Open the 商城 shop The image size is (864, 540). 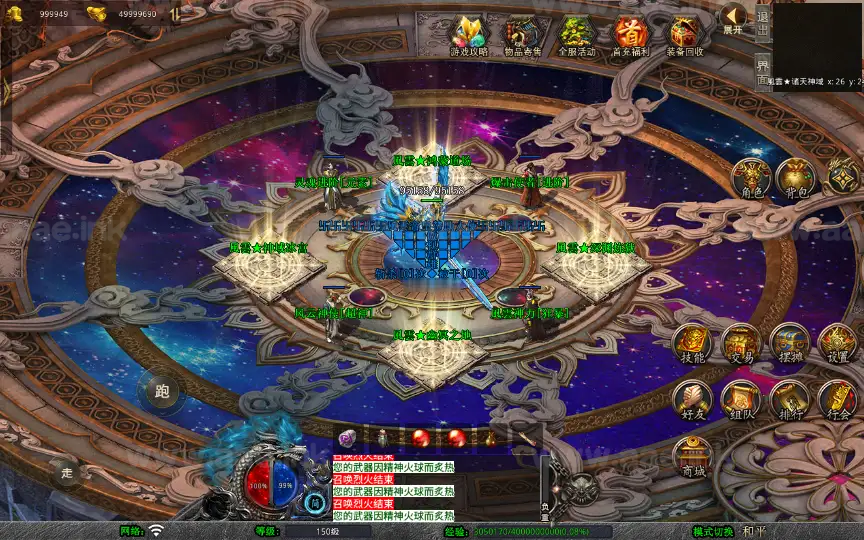point(692,456)
